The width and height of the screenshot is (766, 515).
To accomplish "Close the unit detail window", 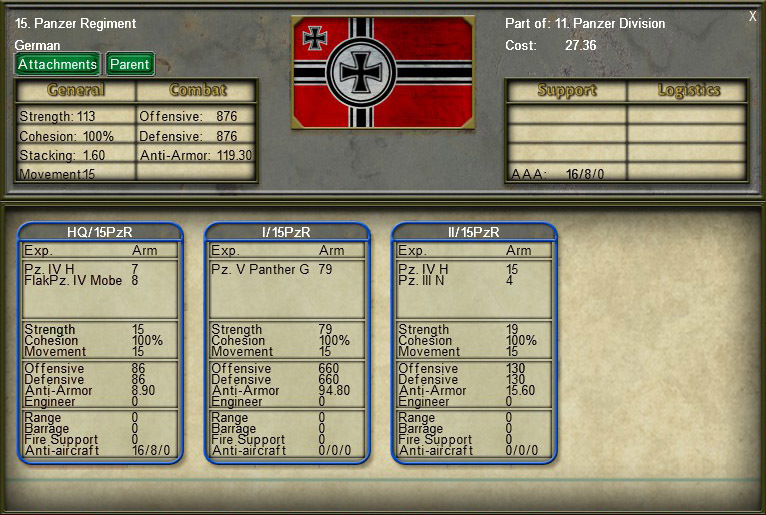I will click(752, 16).
